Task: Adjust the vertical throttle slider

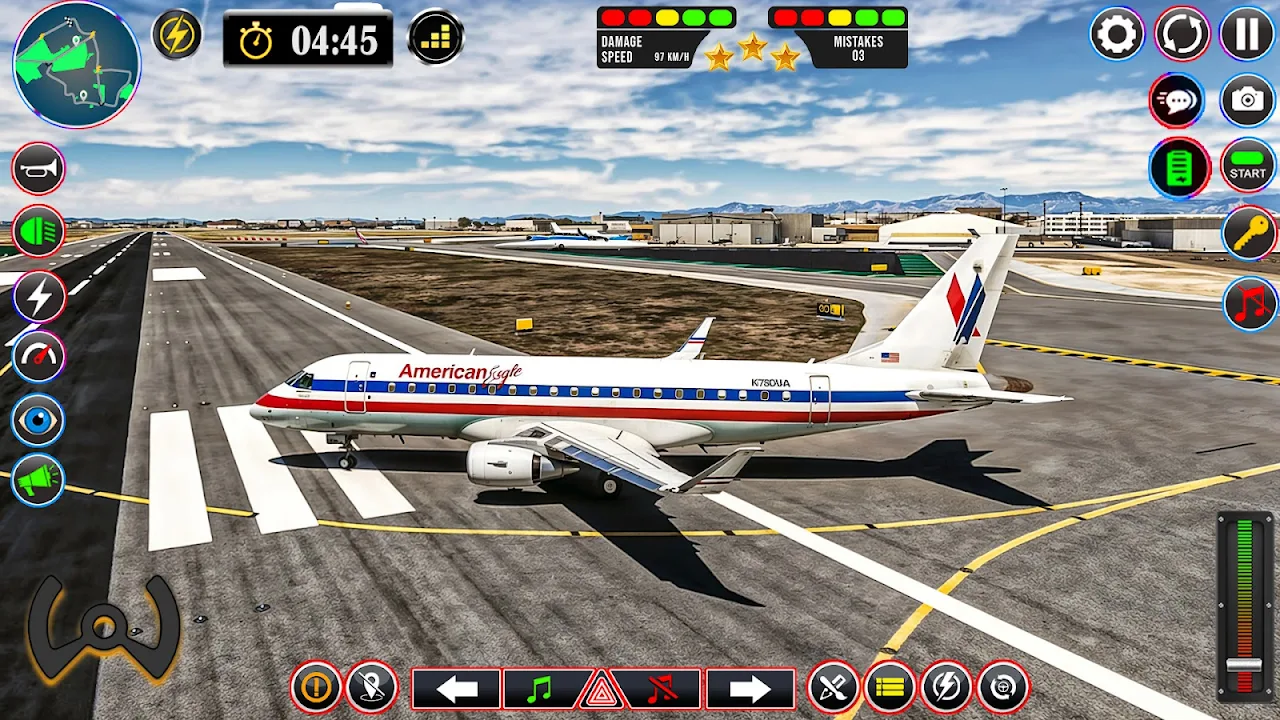Action: pos(1244,666)
